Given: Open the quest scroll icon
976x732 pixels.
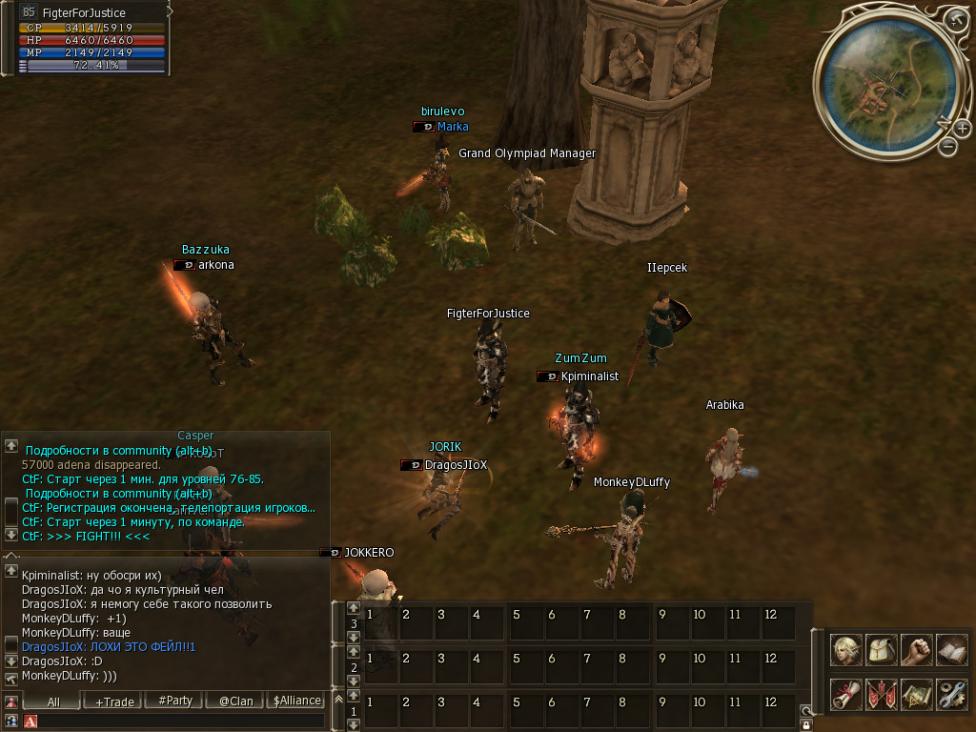Looking at the screenshot, I should (x=847, y=693).
